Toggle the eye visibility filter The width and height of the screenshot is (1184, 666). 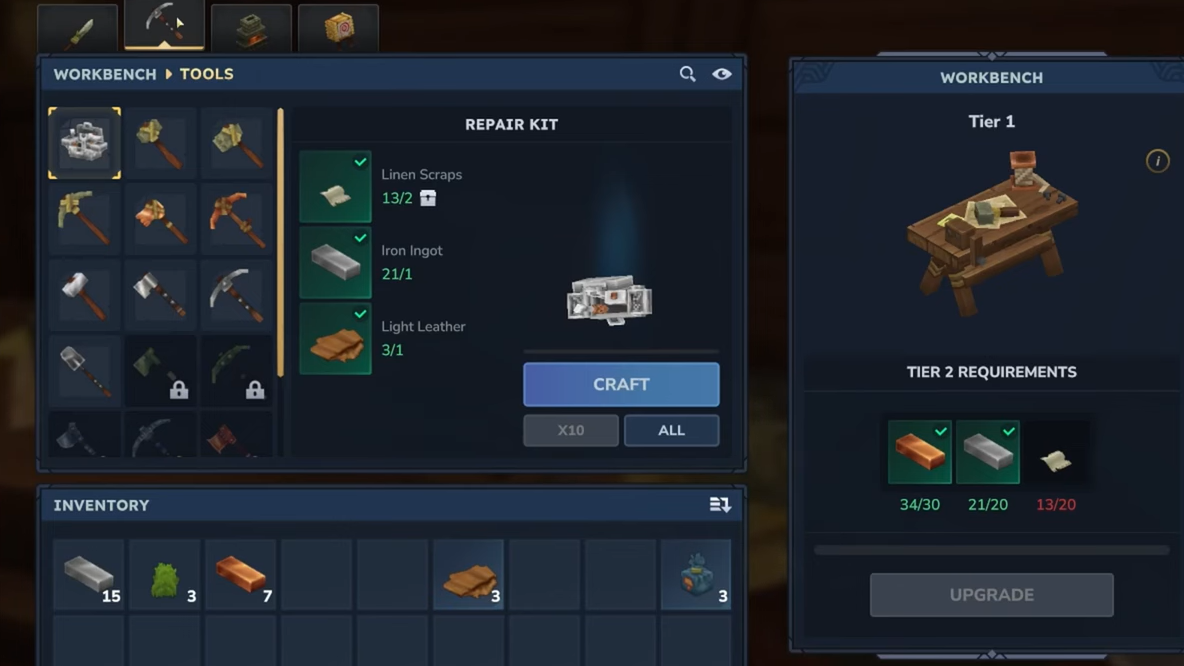click(722, 74)
